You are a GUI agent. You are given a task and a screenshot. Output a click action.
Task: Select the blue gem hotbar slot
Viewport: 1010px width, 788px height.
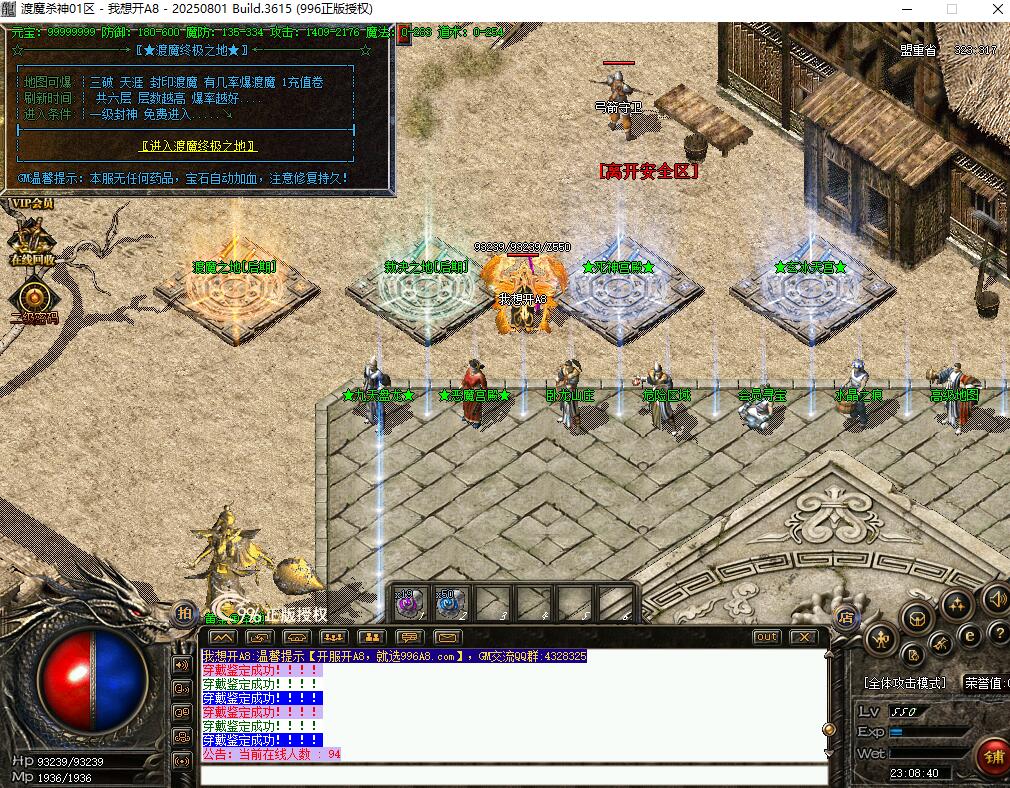(x=450, y=604)
